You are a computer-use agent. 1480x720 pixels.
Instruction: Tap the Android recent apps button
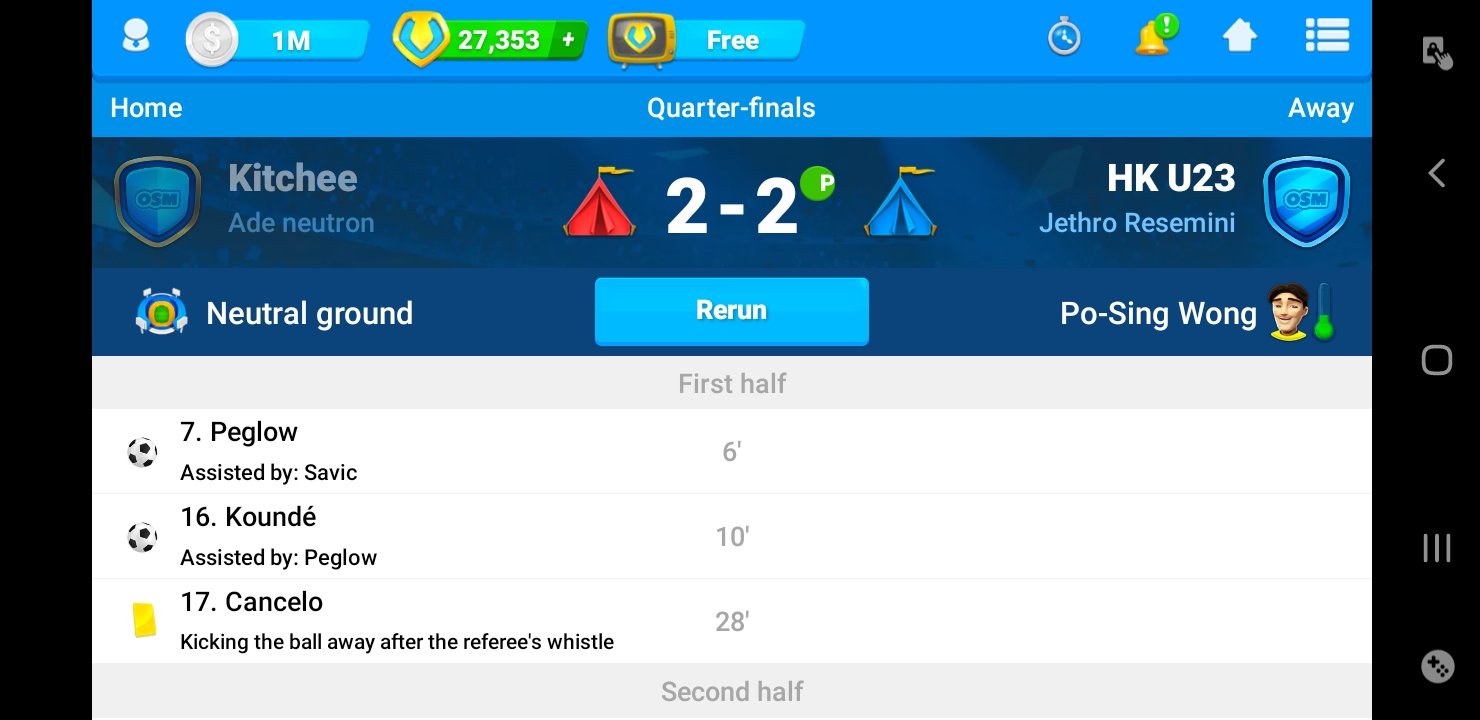[x=1436, y=547]
